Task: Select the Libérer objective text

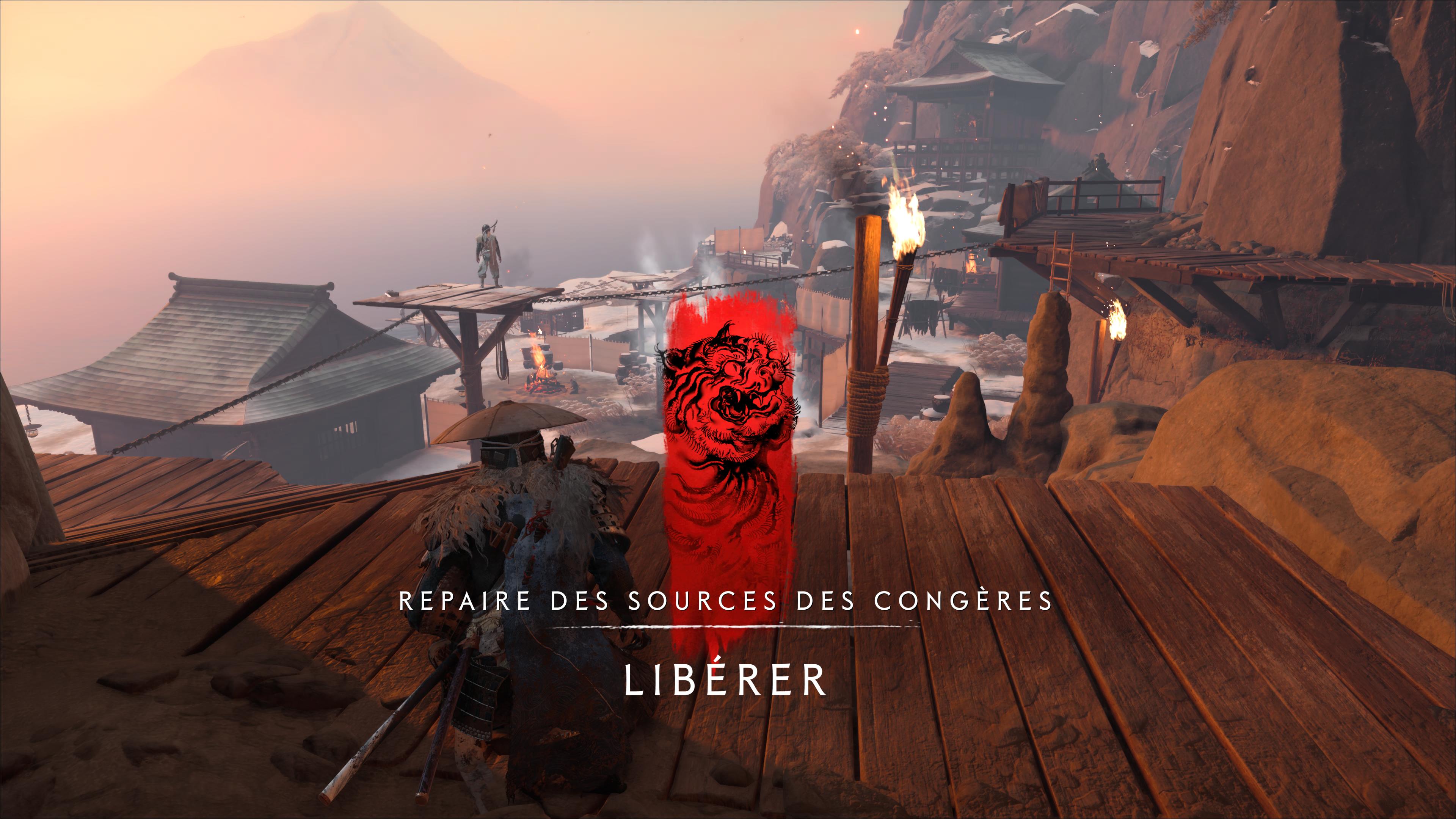Action: click(726, 681)
